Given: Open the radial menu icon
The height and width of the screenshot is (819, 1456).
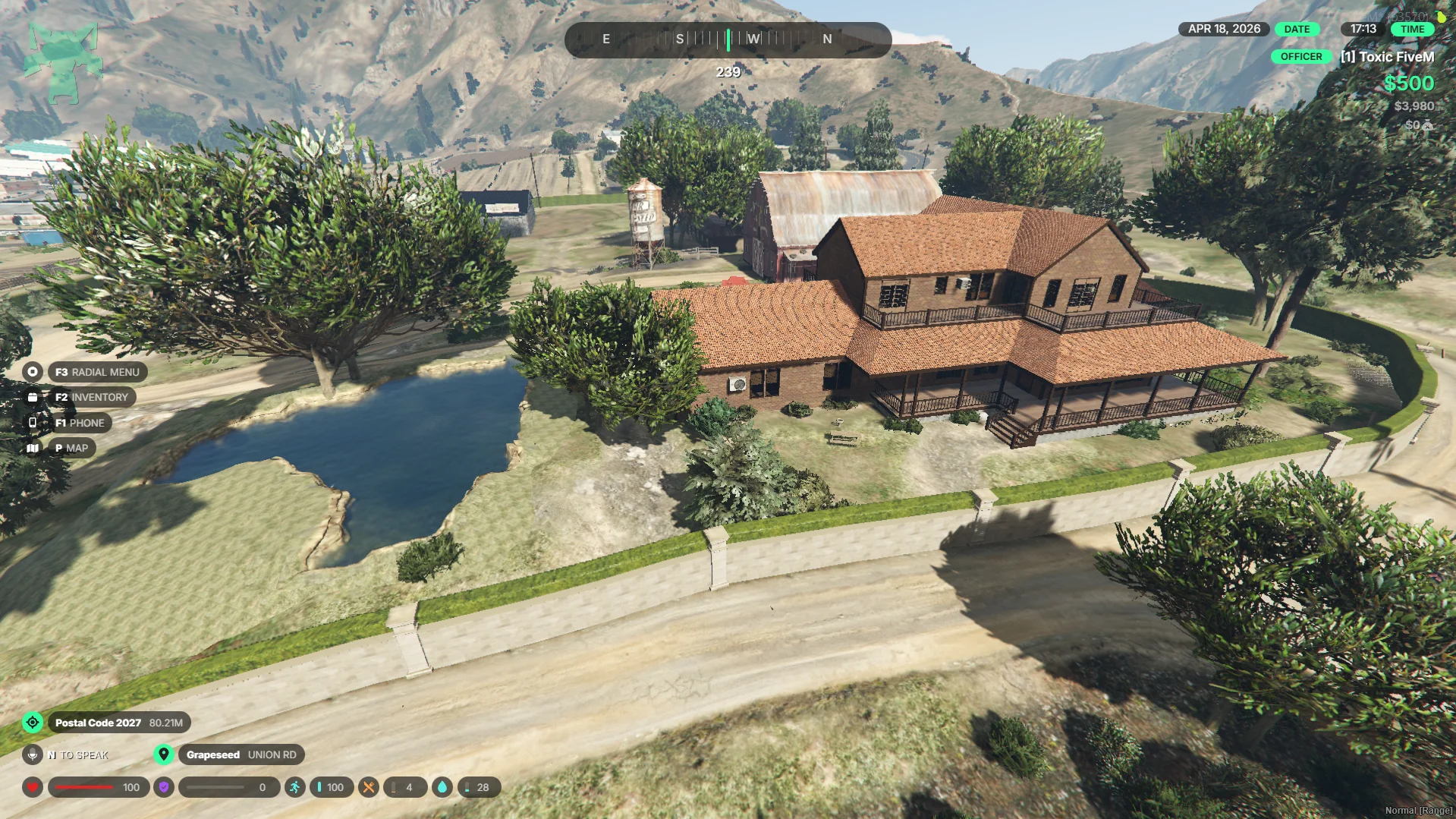Looking at the screenshot, I should [x=32, y=372].
